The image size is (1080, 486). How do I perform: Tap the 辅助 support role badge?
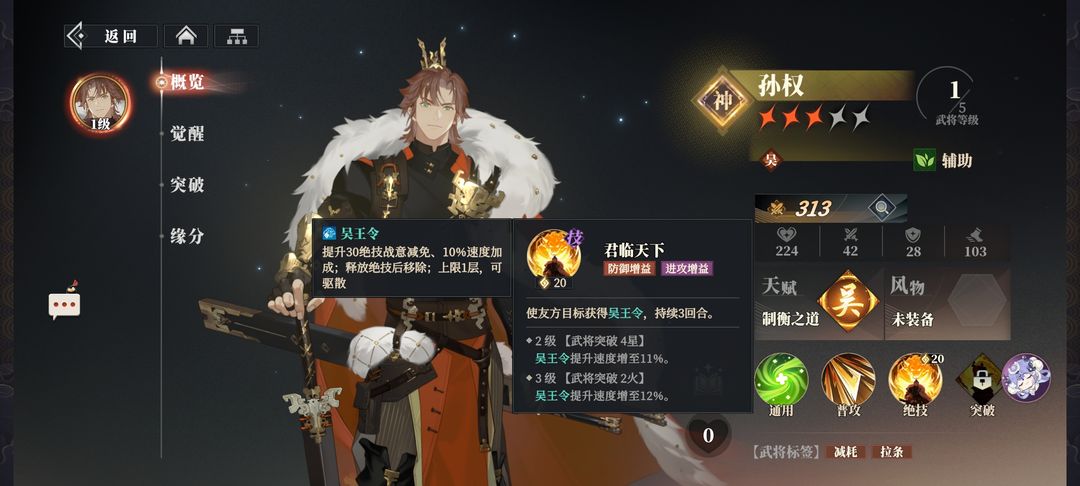[x=942, y=160]
